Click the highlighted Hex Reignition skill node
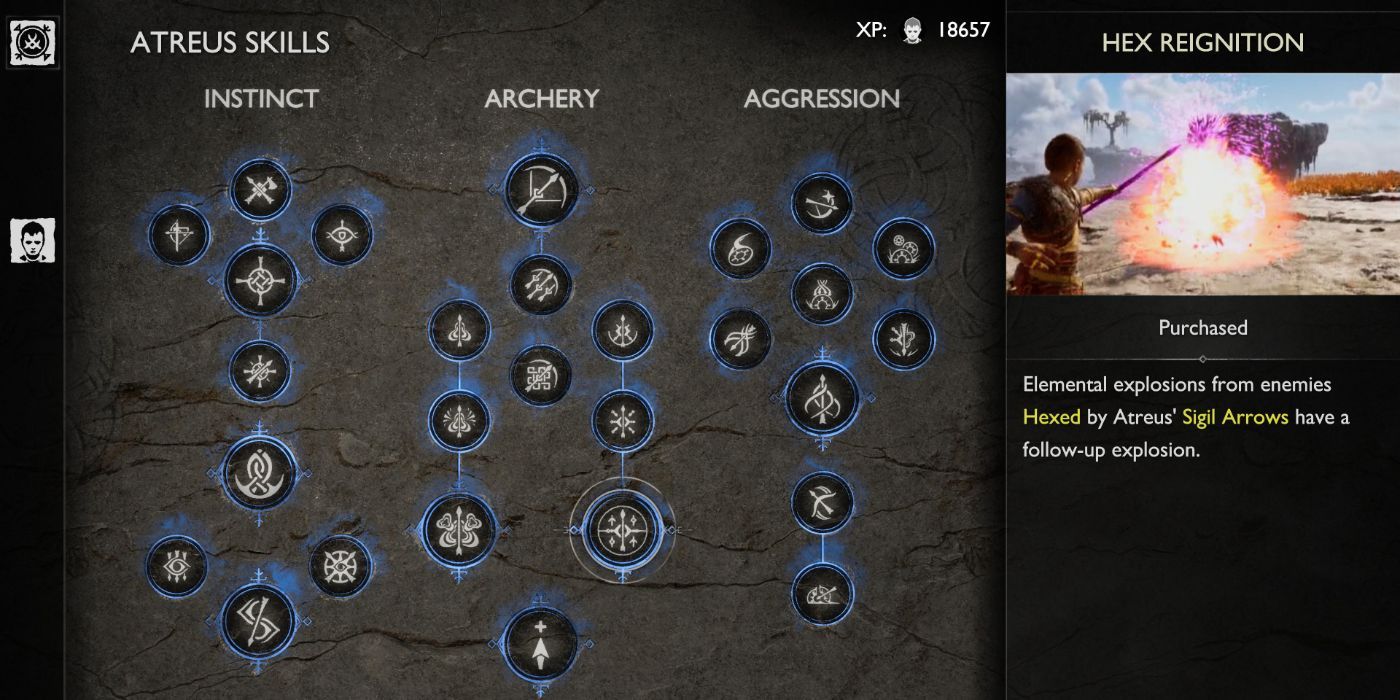The image size is (1400, 700). point(622,529)
